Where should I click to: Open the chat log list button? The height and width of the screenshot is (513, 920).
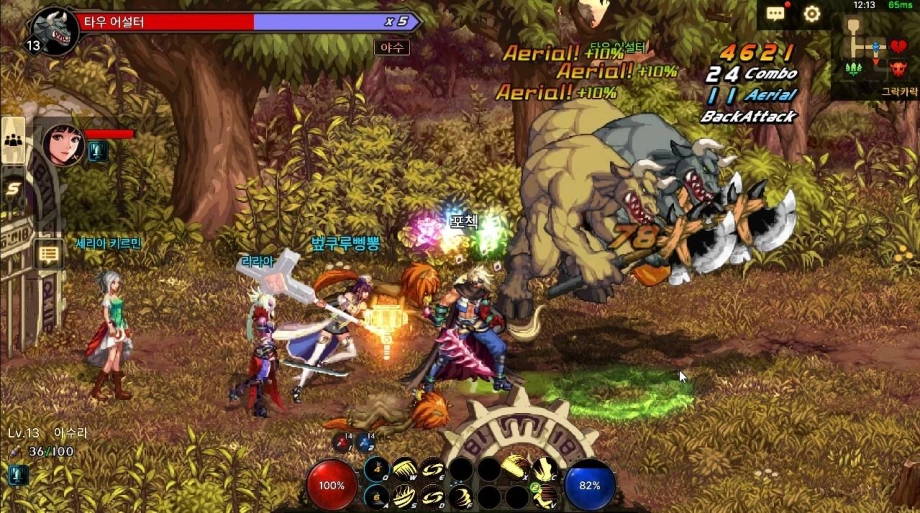click(x=47, y=254)
